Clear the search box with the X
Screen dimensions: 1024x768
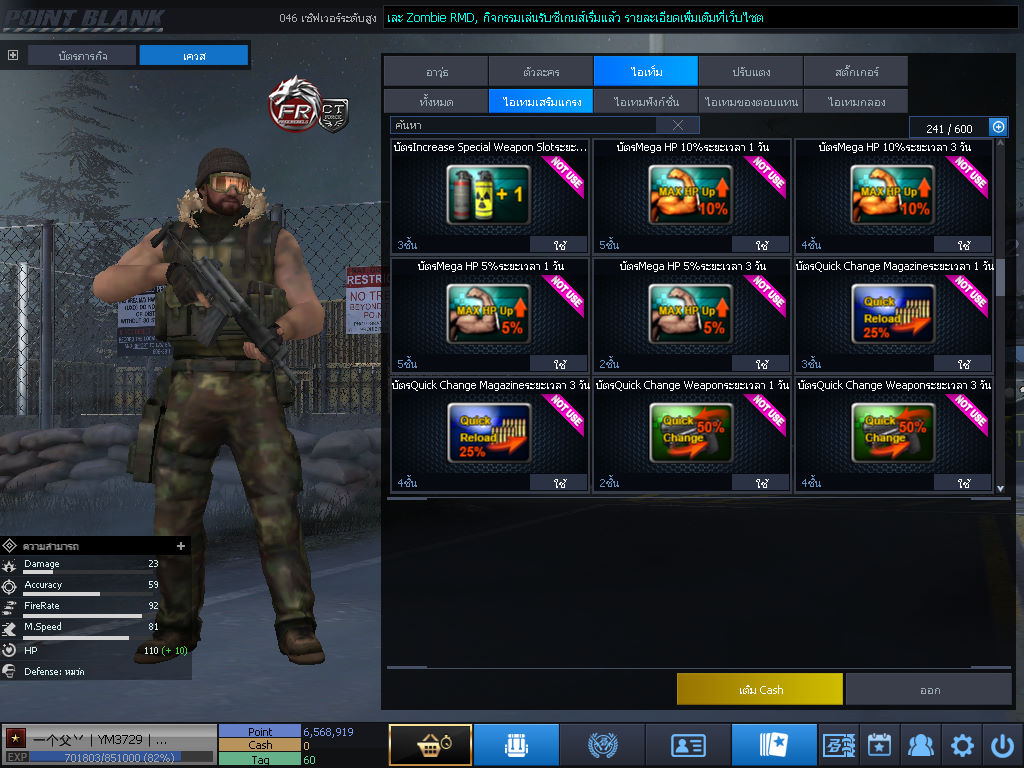(678, 125)
